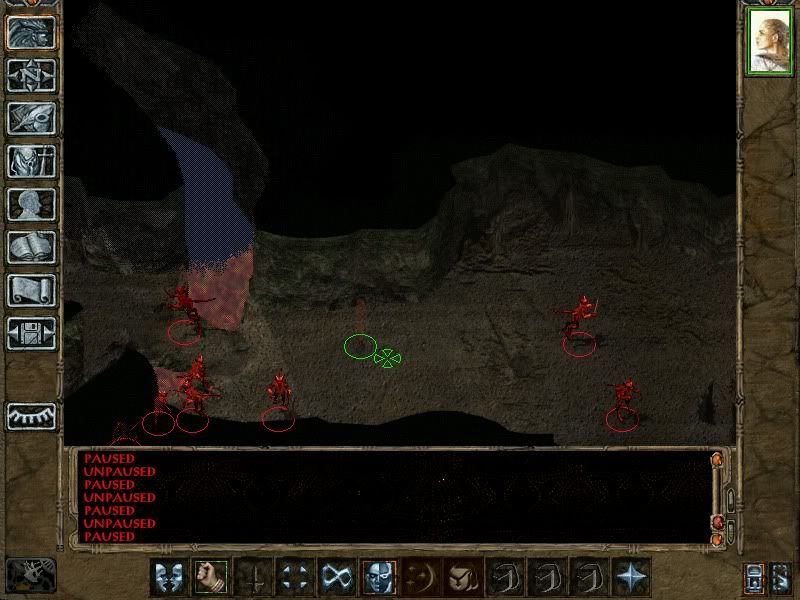This screenshot has width=800, height=600.
Task: Open special abilities with the star icon
Action: click(x=631, y=576)
